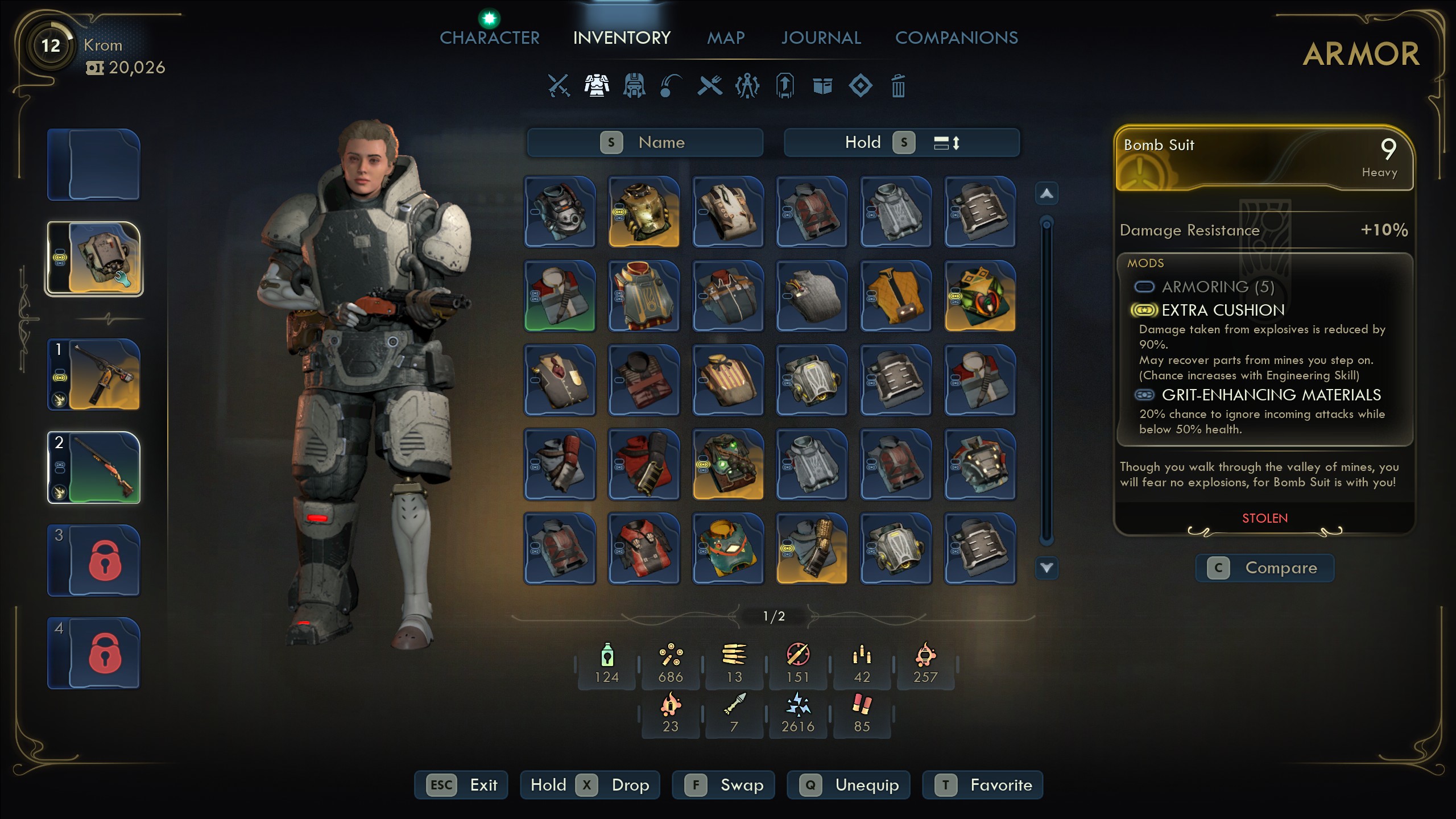This screenshot has width=1456, height=819.
Task: Open the Companions tab
Action: (x=957, y=38)
